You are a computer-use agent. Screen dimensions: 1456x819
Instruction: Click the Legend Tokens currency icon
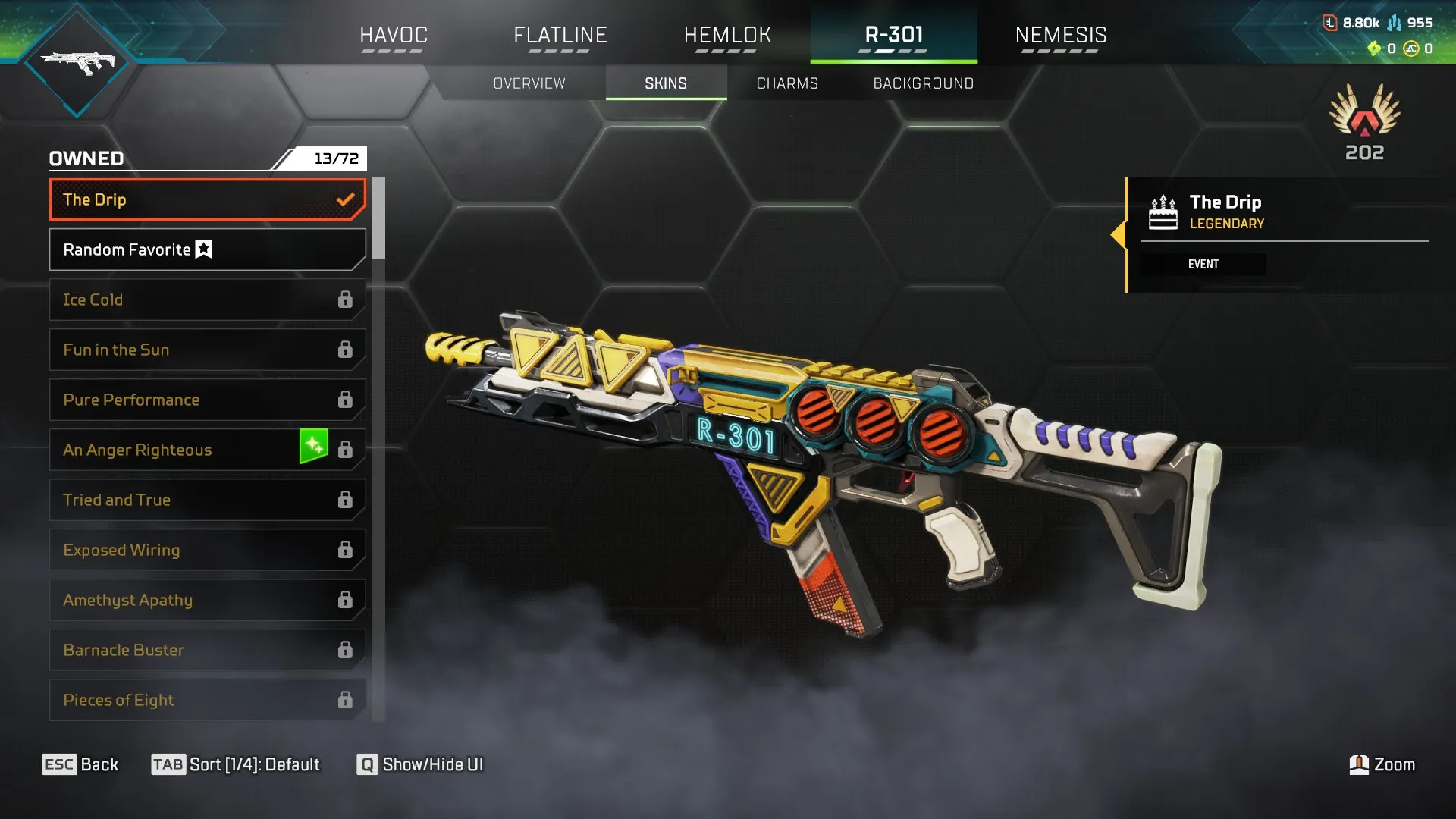click(x=1330, y=23)
